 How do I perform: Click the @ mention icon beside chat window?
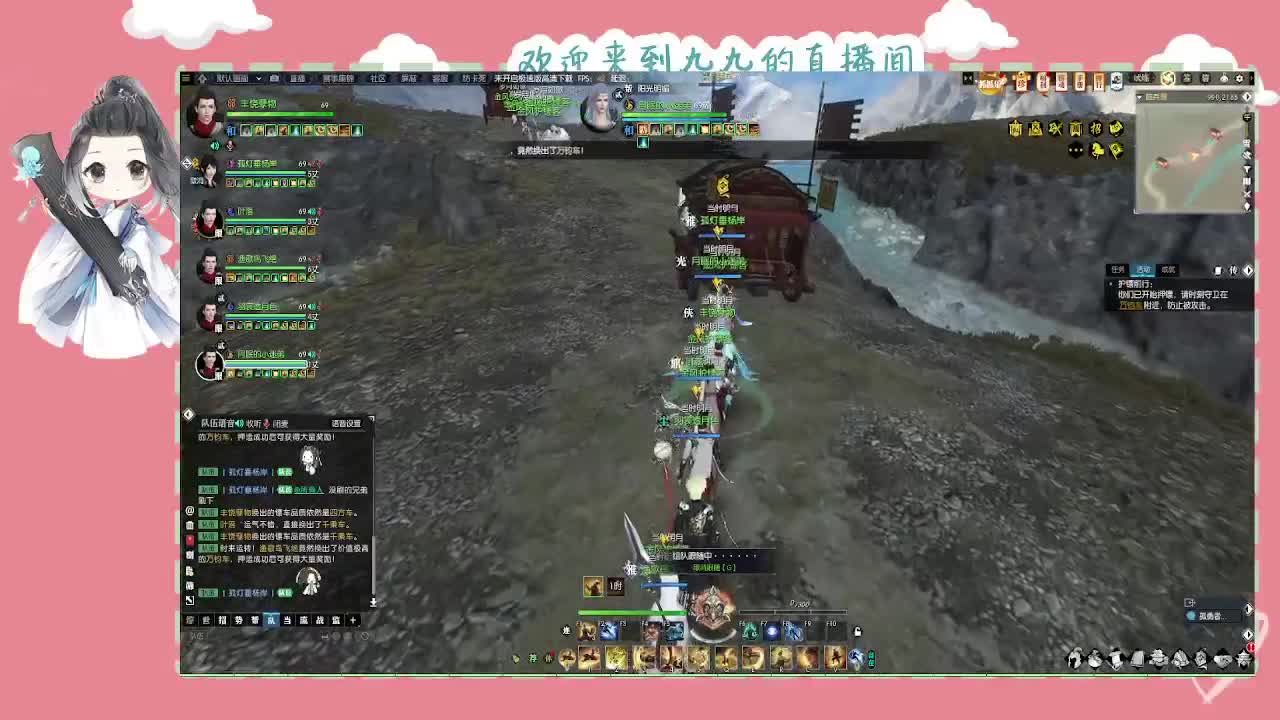tap(189, 512)
